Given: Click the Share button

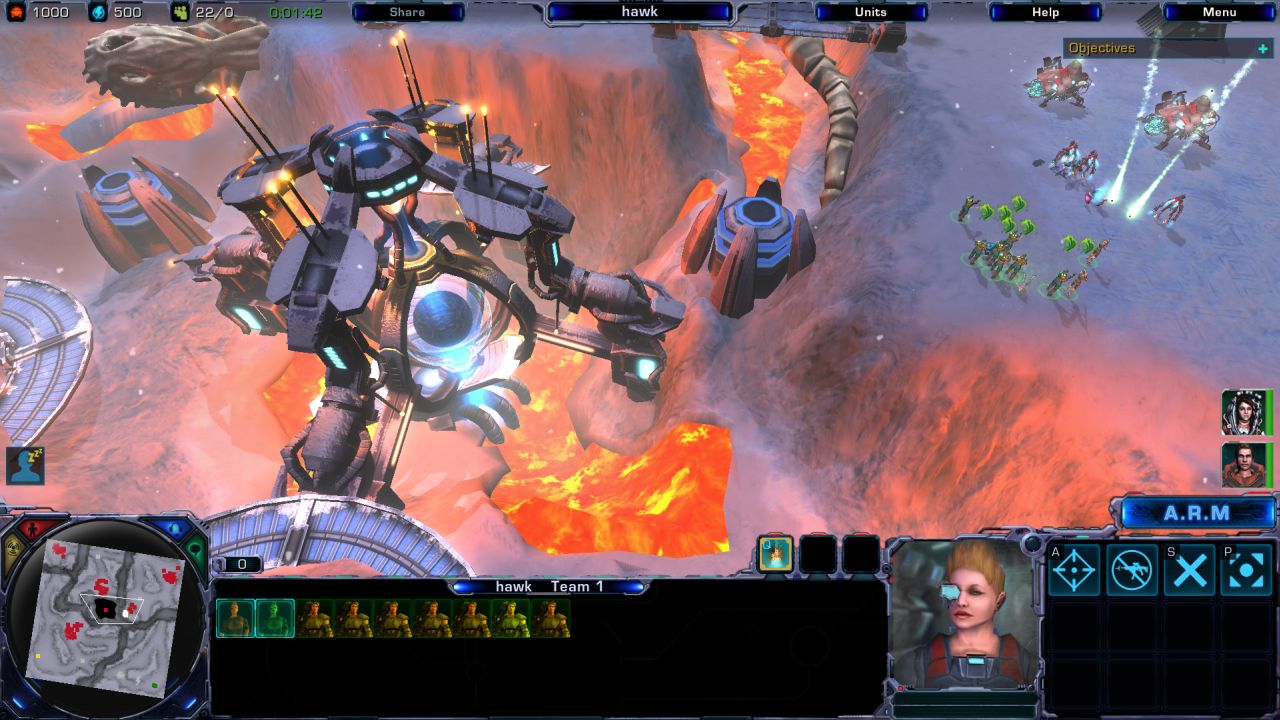Looking at the screenshot, I should [x=406, y=12].
